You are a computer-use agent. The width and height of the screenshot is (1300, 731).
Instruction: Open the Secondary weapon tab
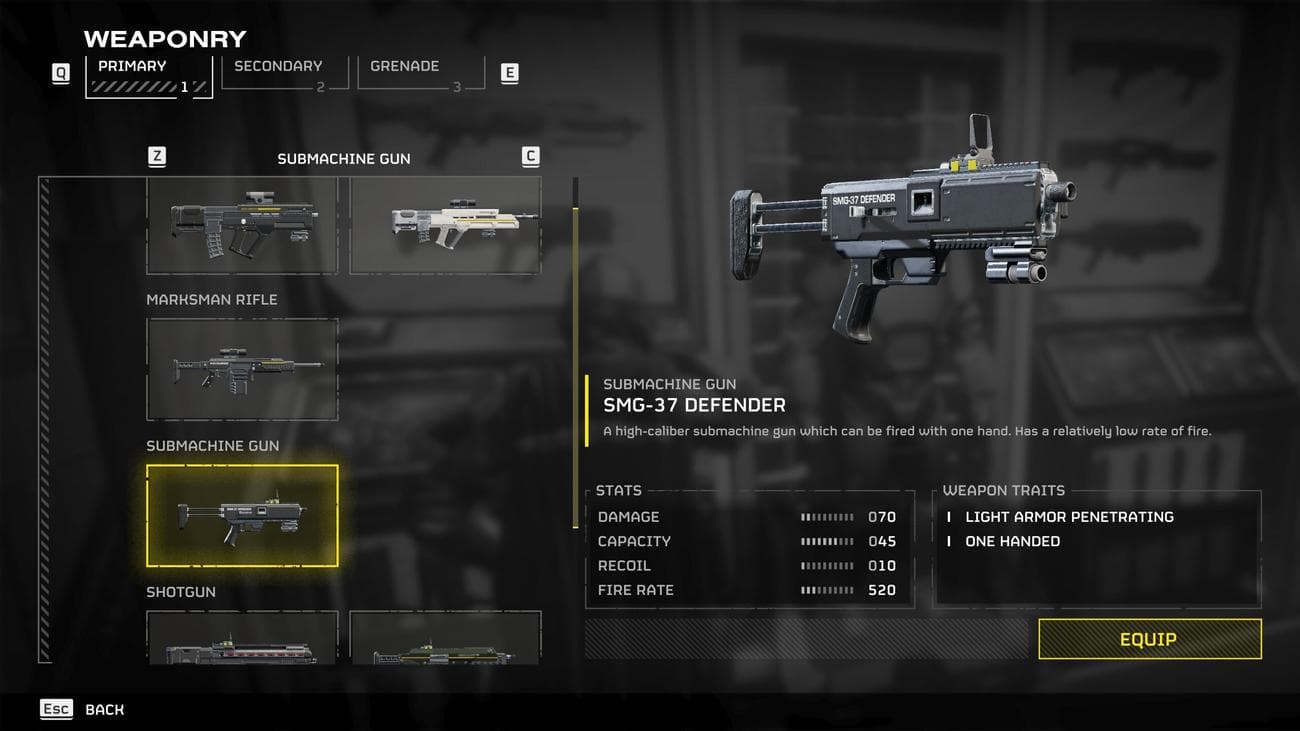tap(284, 73)
